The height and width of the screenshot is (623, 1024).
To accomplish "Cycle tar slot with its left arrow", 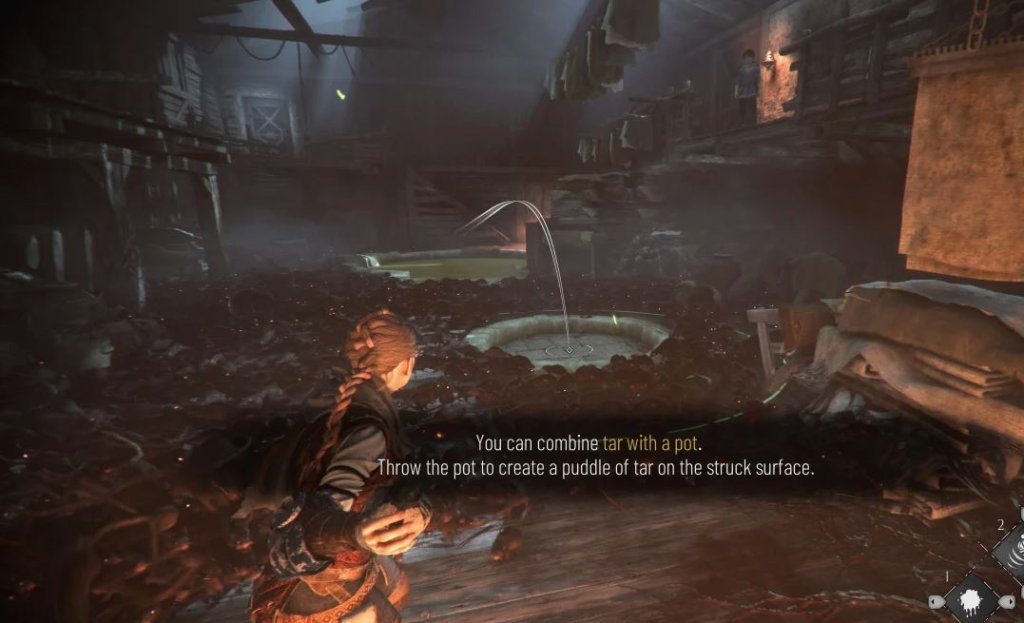I will point(935,601).
